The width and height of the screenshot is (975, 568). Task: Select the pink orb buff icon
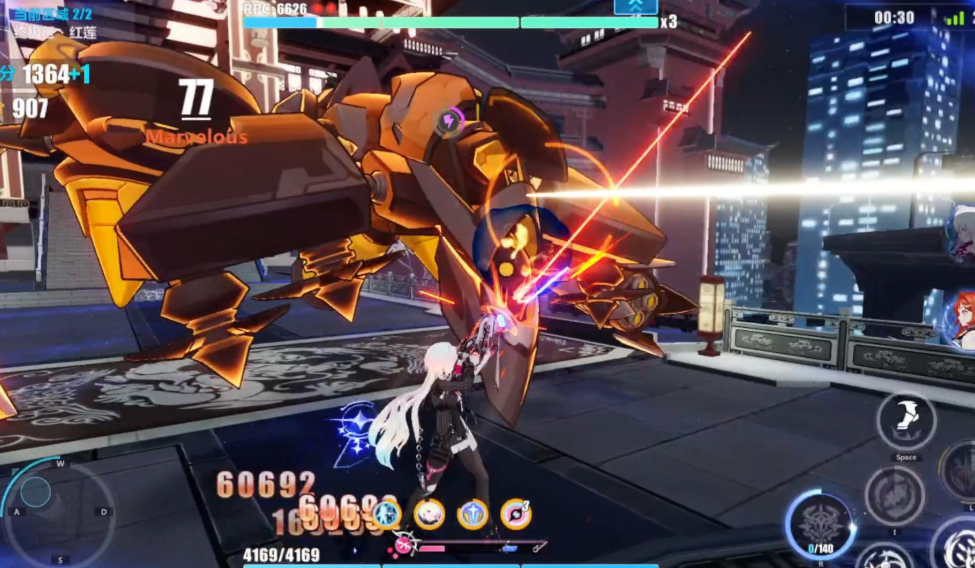click(516, 514)
